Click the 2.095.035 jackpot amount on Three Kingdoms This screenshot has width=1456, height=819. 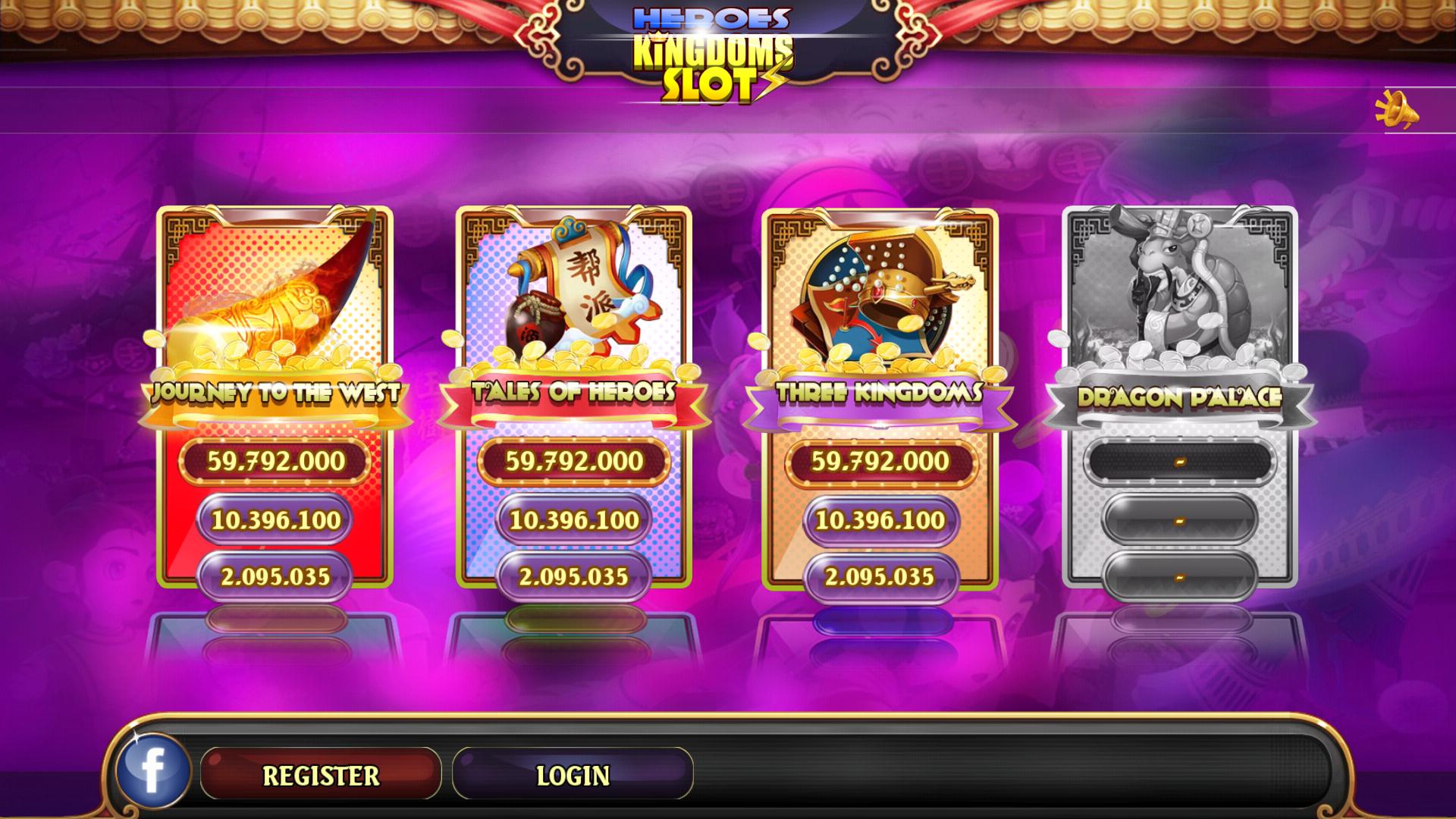(880, 576)
